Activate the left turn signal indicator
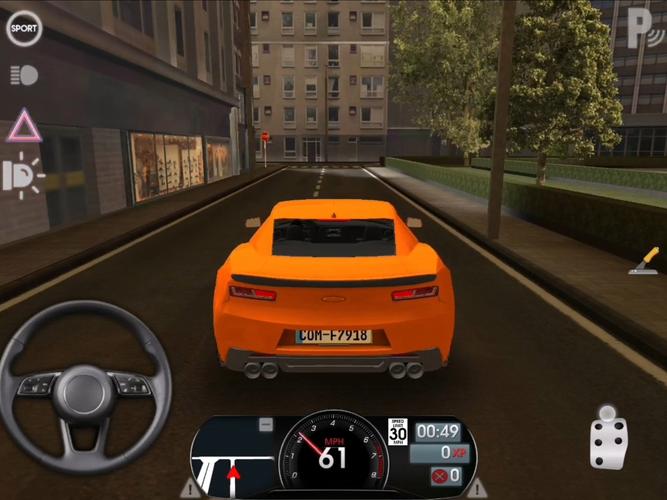667x500 pixels. pyautogui.click(x=190, y=489)
